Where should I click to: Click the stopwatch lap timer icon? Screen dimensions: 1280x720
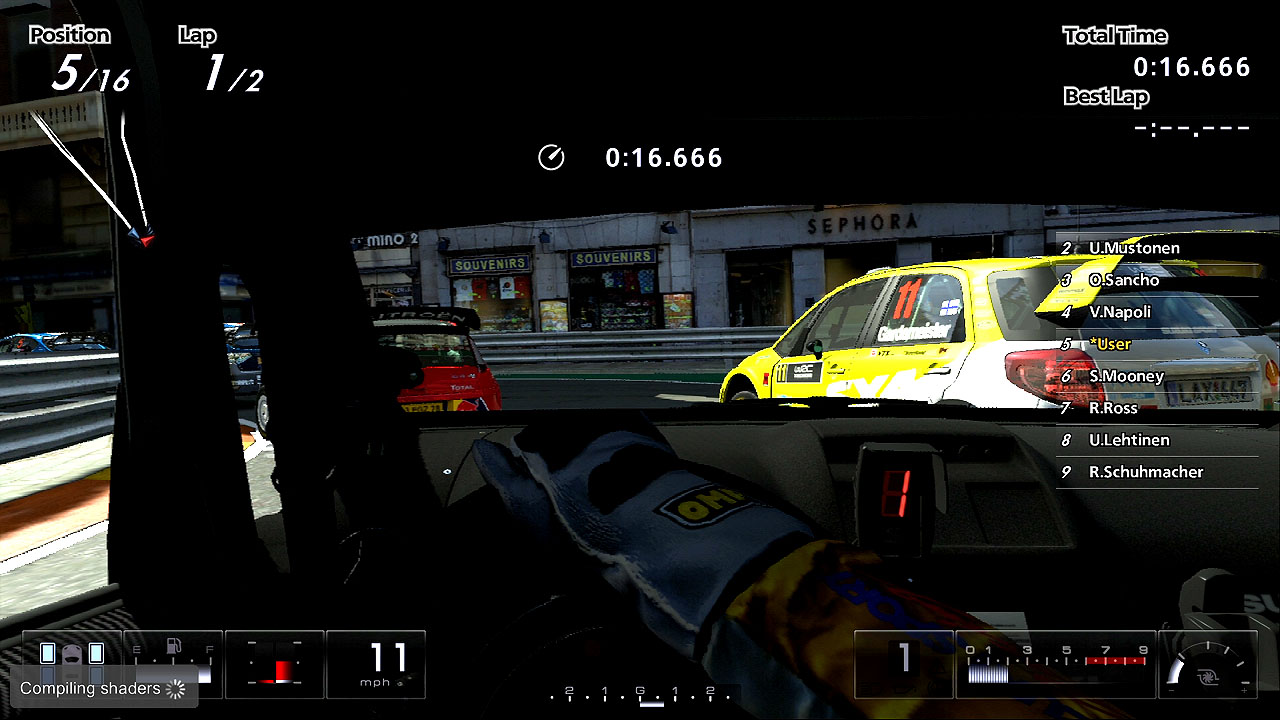551,158
